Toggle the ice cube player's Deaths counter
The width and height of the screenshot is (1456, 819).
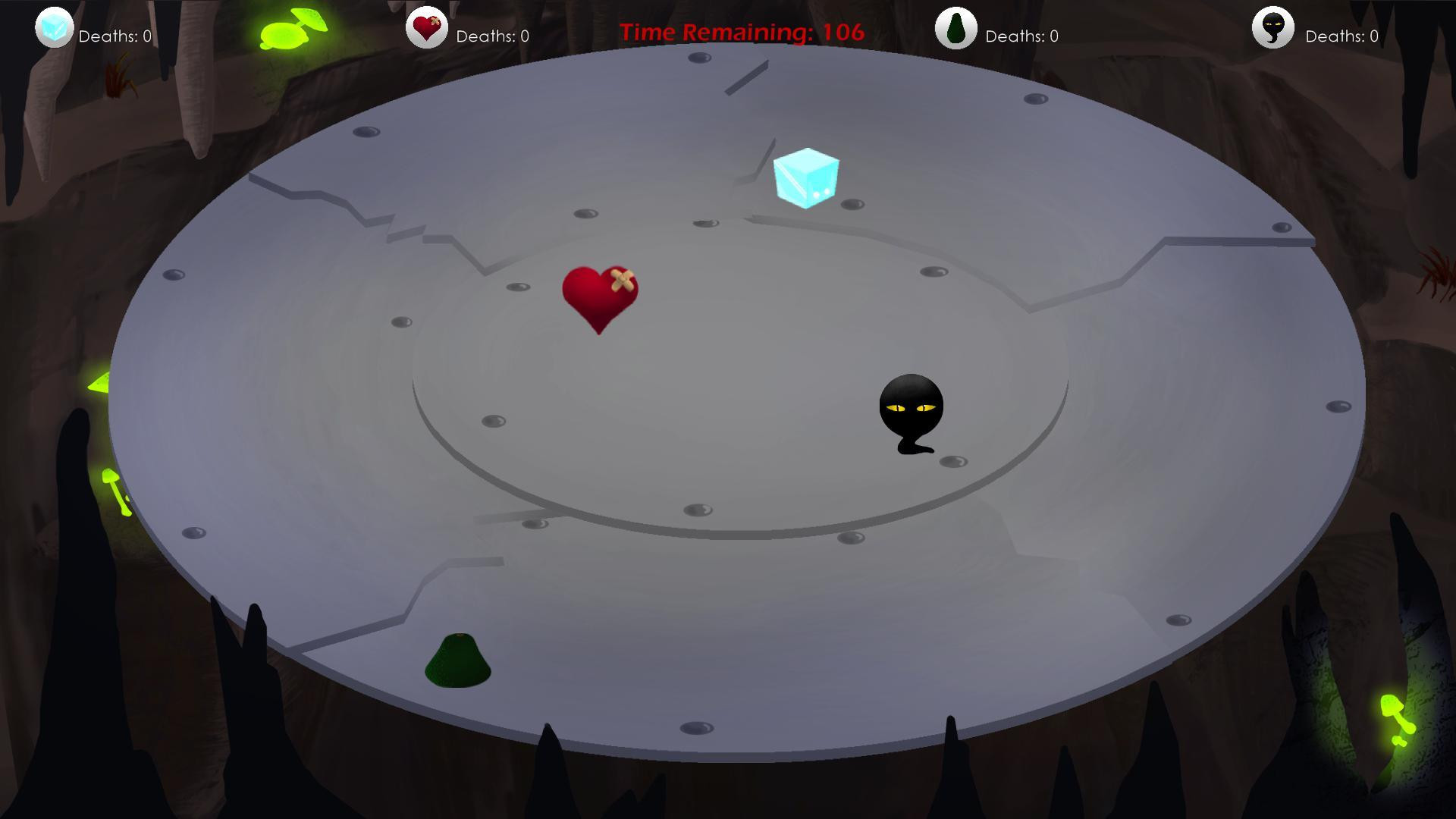tap(115, 36)
